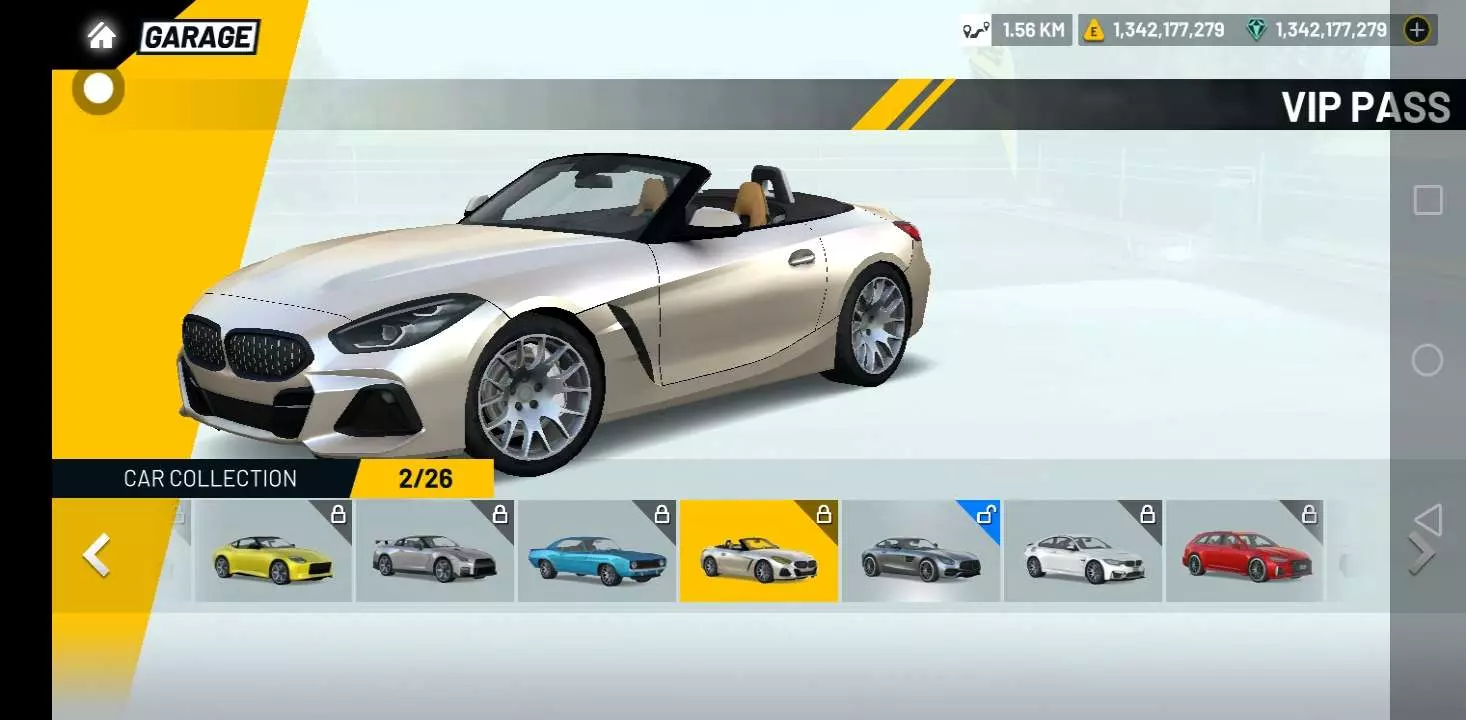The height and width of the screenshot is (720, 1466).
Task: Return to the home screen
Action: coord(101,37)
